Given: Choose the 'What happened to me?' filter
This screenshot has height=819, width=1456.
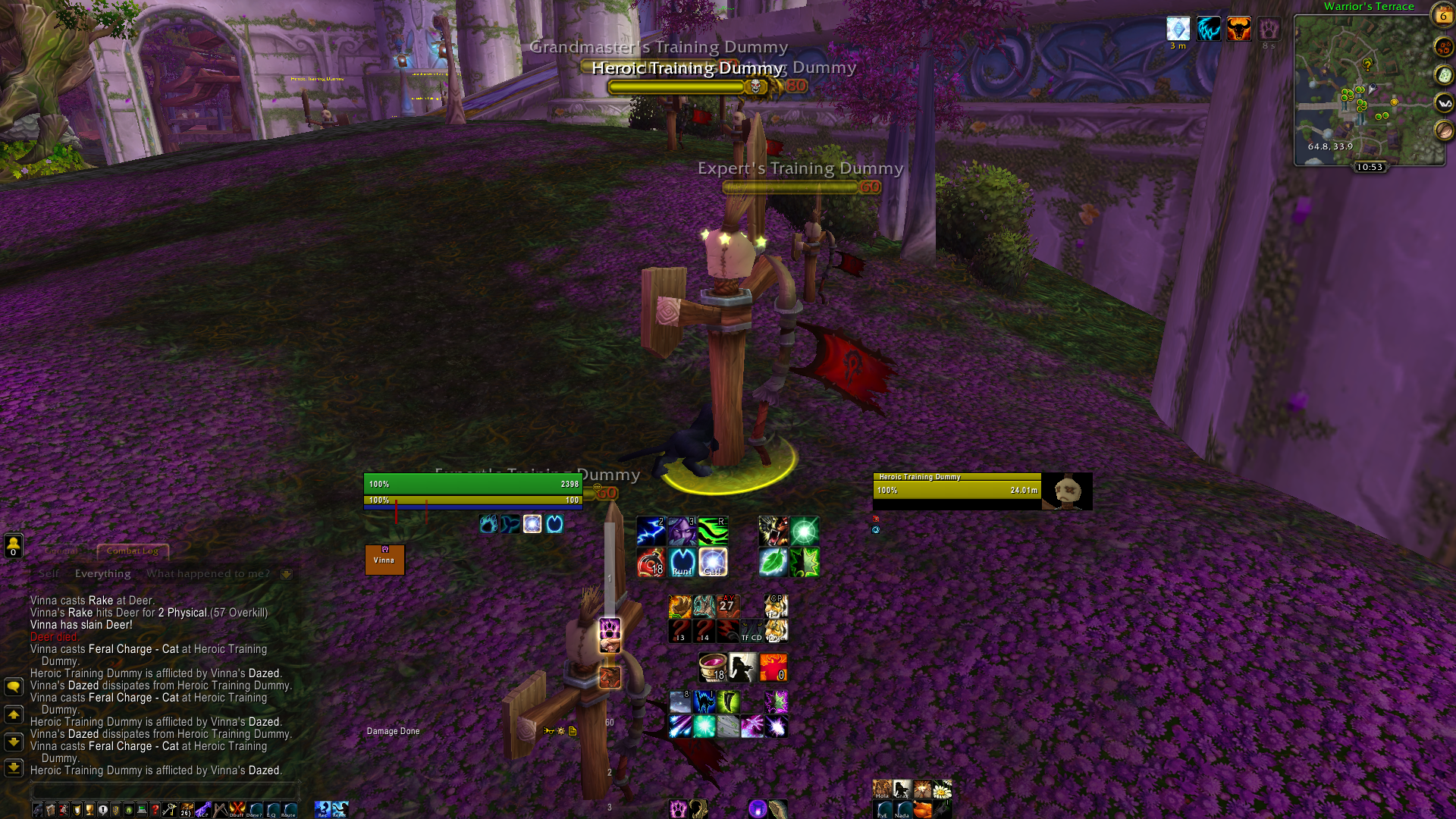Looking at the screenshot, I should pyautogui.click(x=208, y=573).
